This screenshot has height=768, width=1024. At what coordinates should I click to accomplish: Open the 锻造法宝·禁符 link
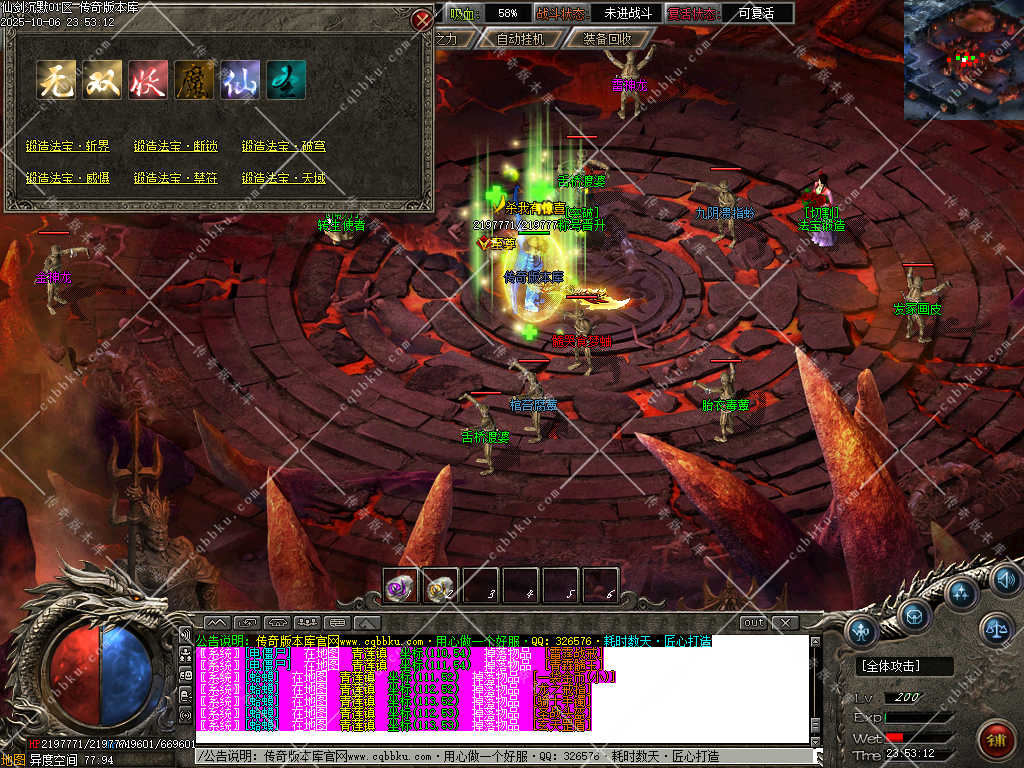click(x=176, y=178)
